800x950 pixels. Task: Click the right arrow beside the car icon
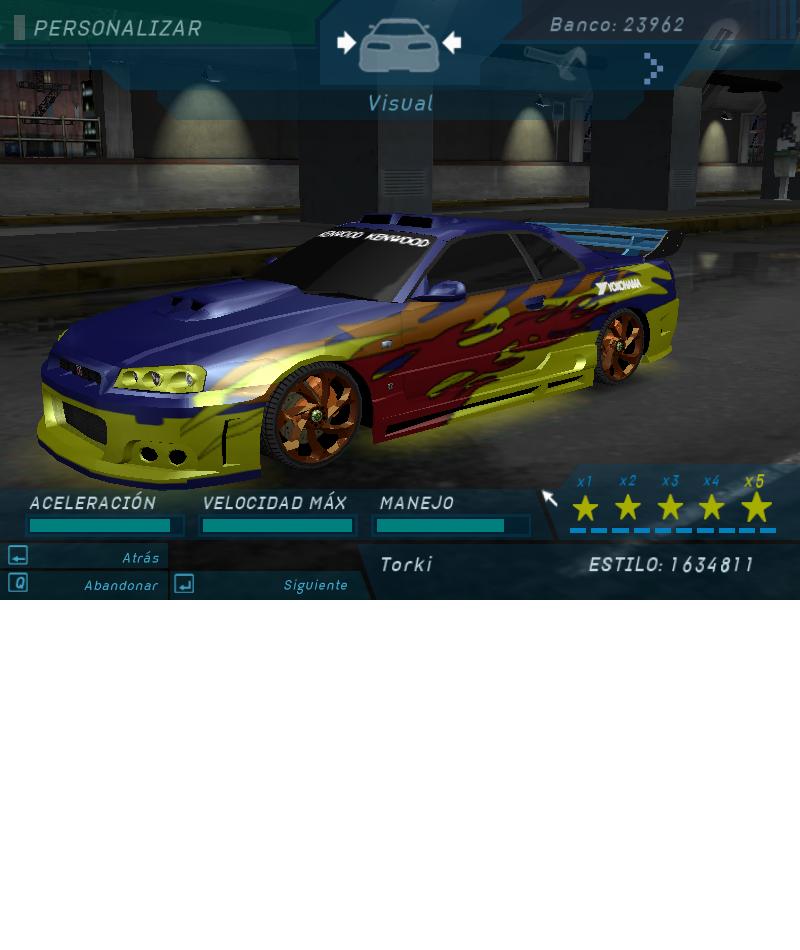point(452,42)
